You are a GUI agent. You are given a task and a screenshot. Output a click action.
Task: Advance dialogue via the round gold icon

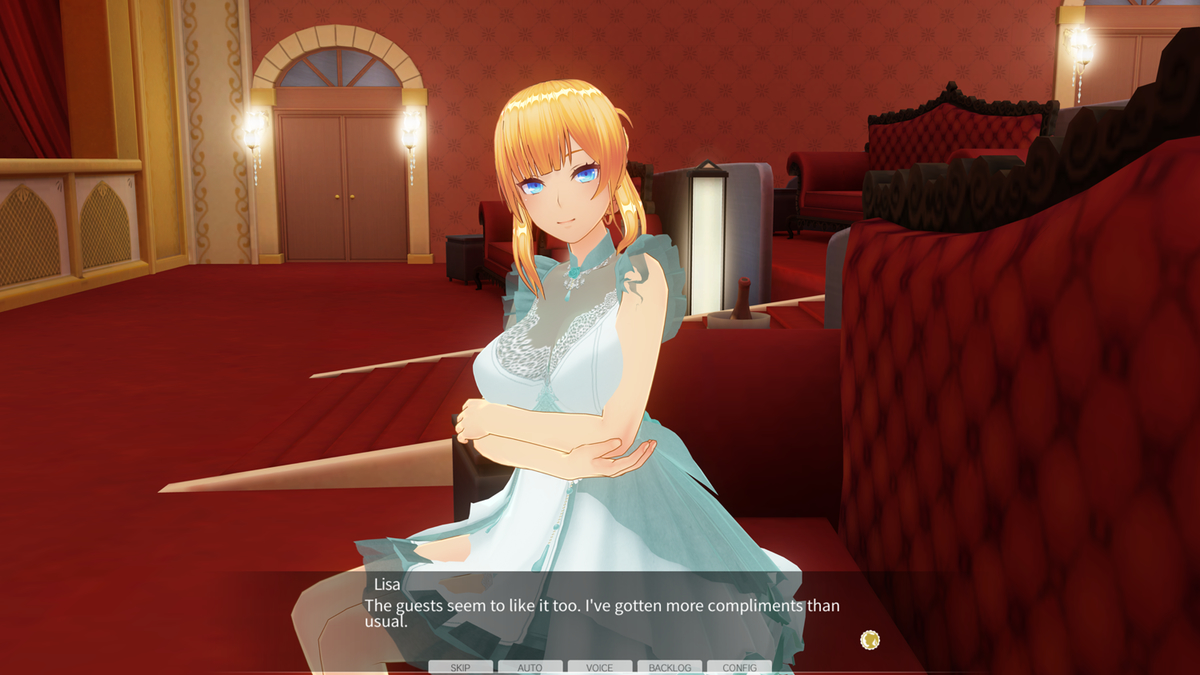point(870,639)
